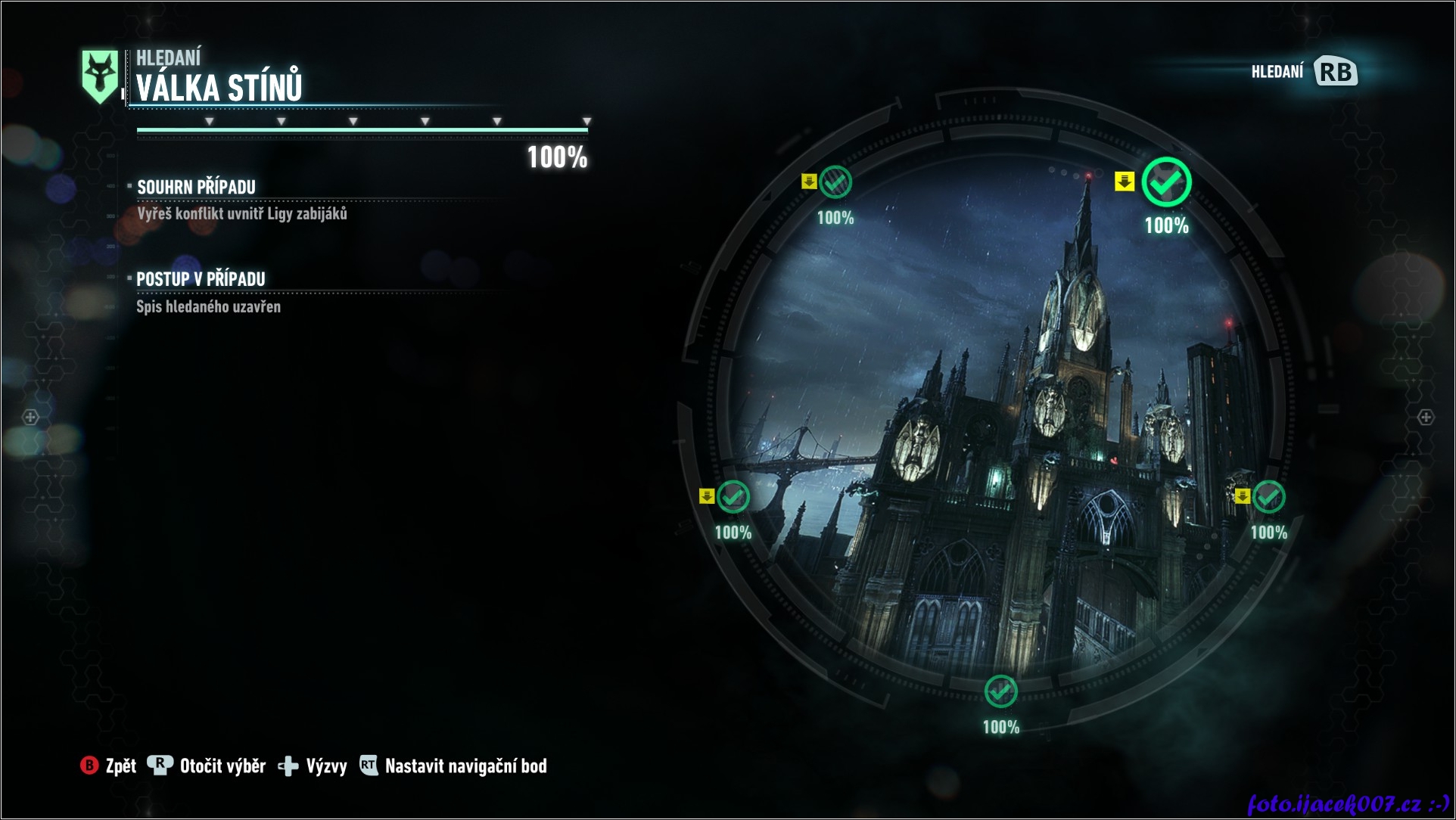Choose the checkmark node lacking a yellow arrow
The image size is (1456, 820).
[1000, 691]
